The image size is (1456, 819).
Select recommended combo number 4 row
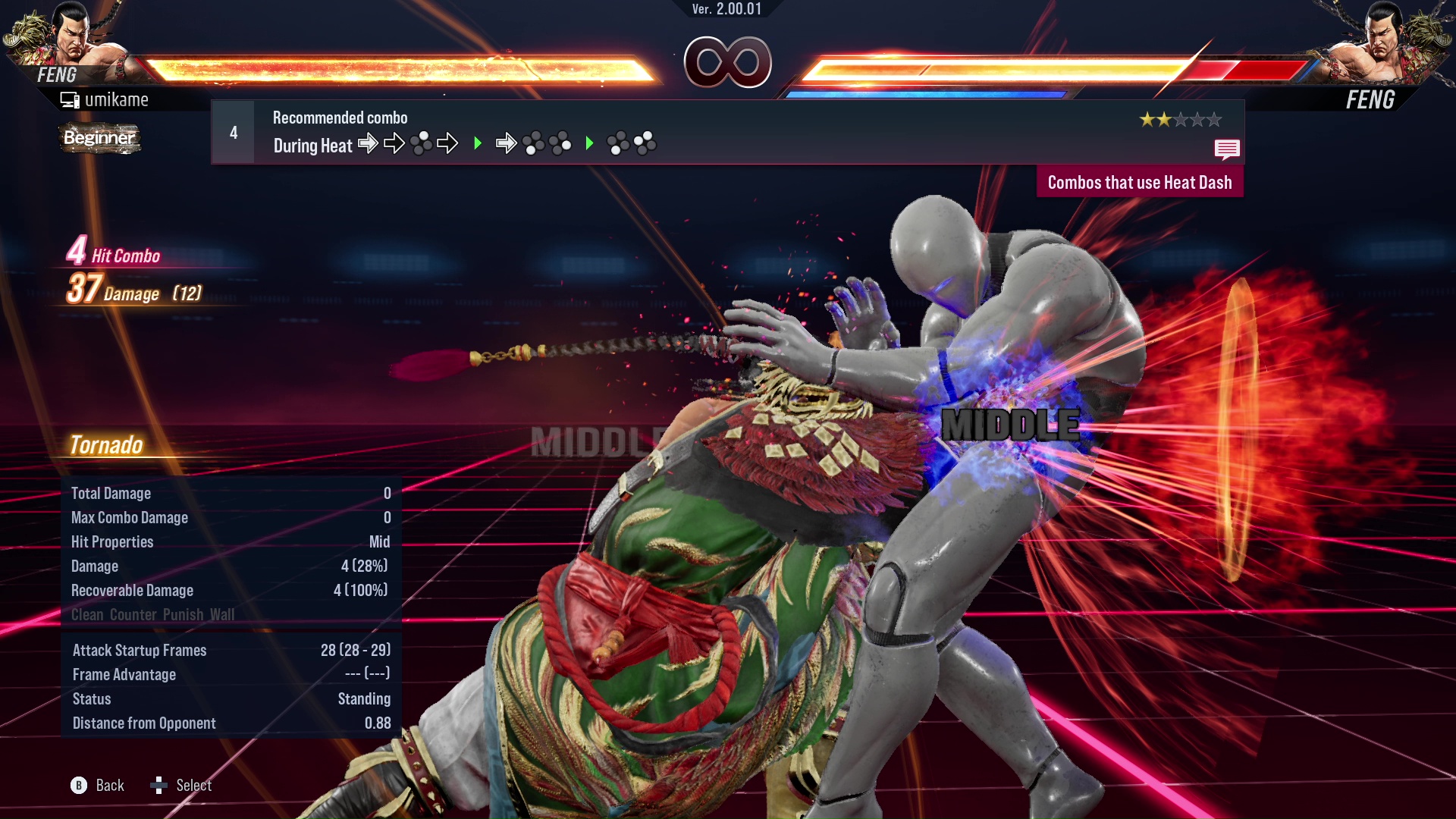(x=726, y=133)
